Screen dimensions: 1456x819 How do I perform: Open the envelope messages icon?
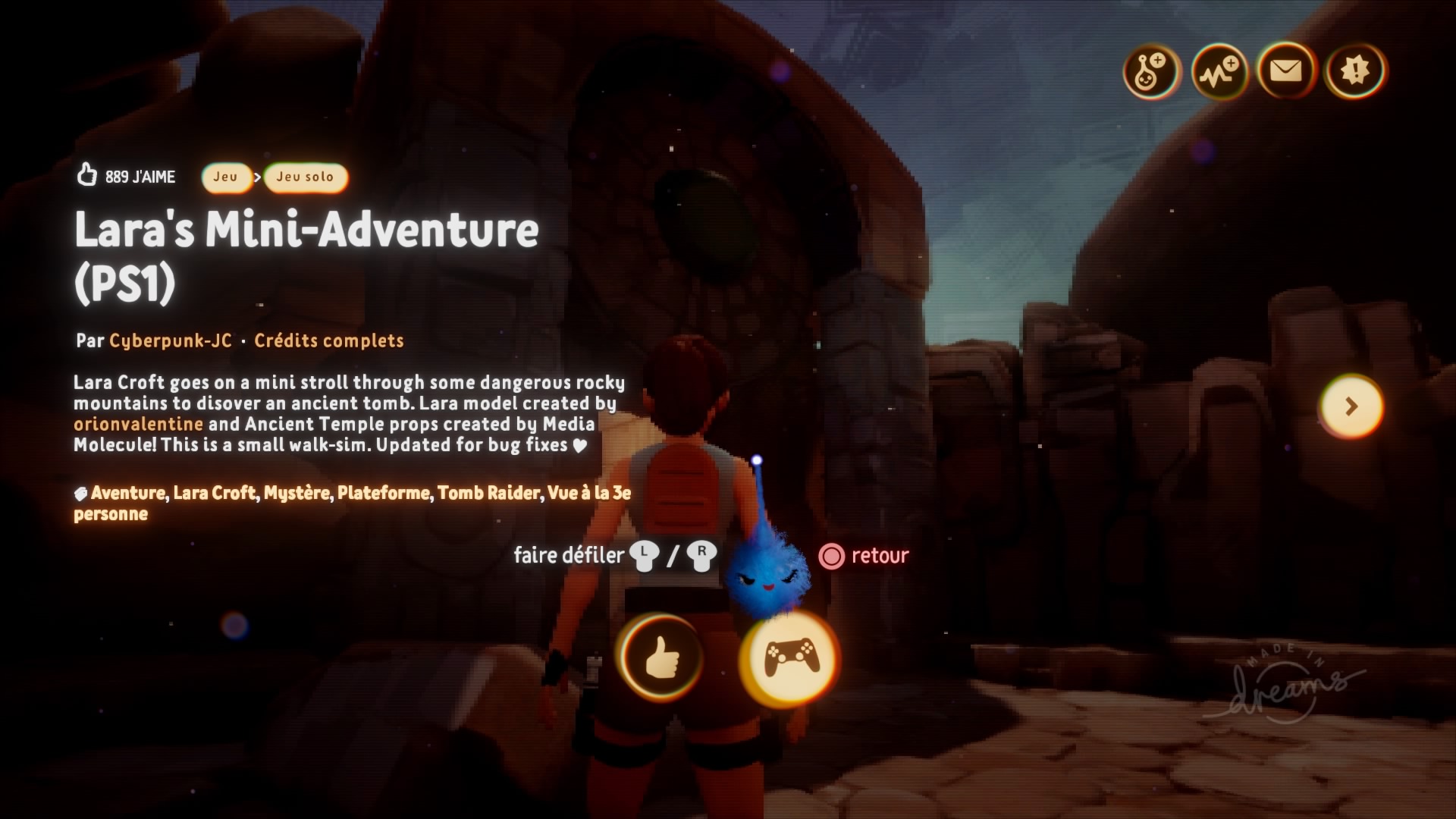[1285, 71]
